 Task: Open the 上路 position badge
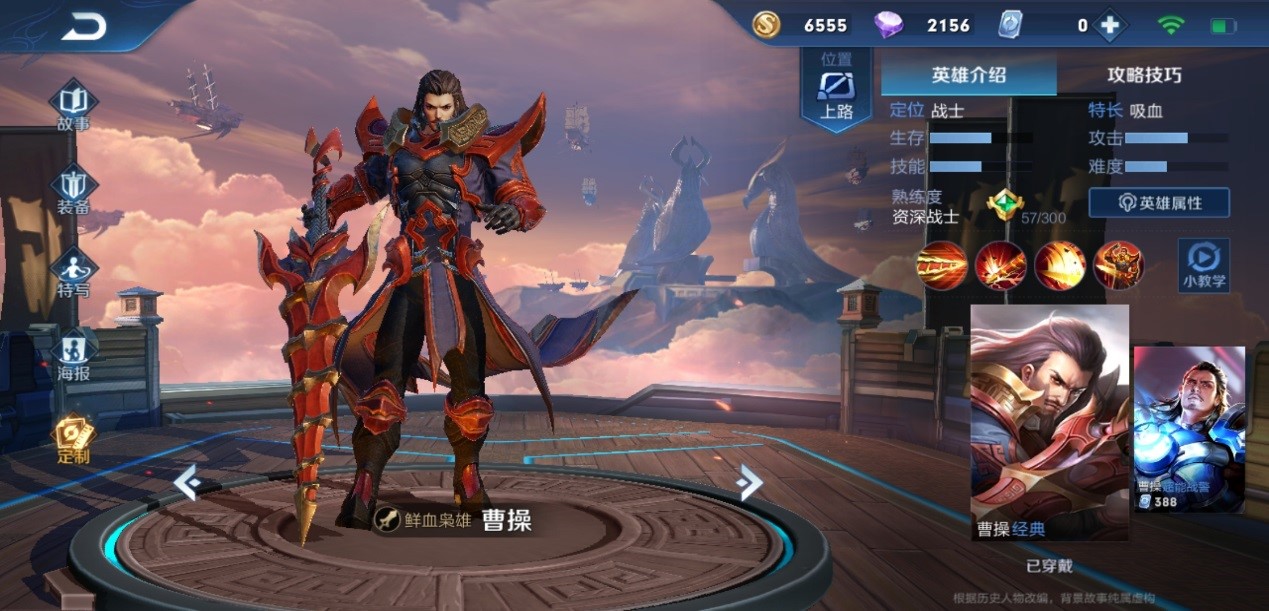pyautogui.click(x=836, y=90)
